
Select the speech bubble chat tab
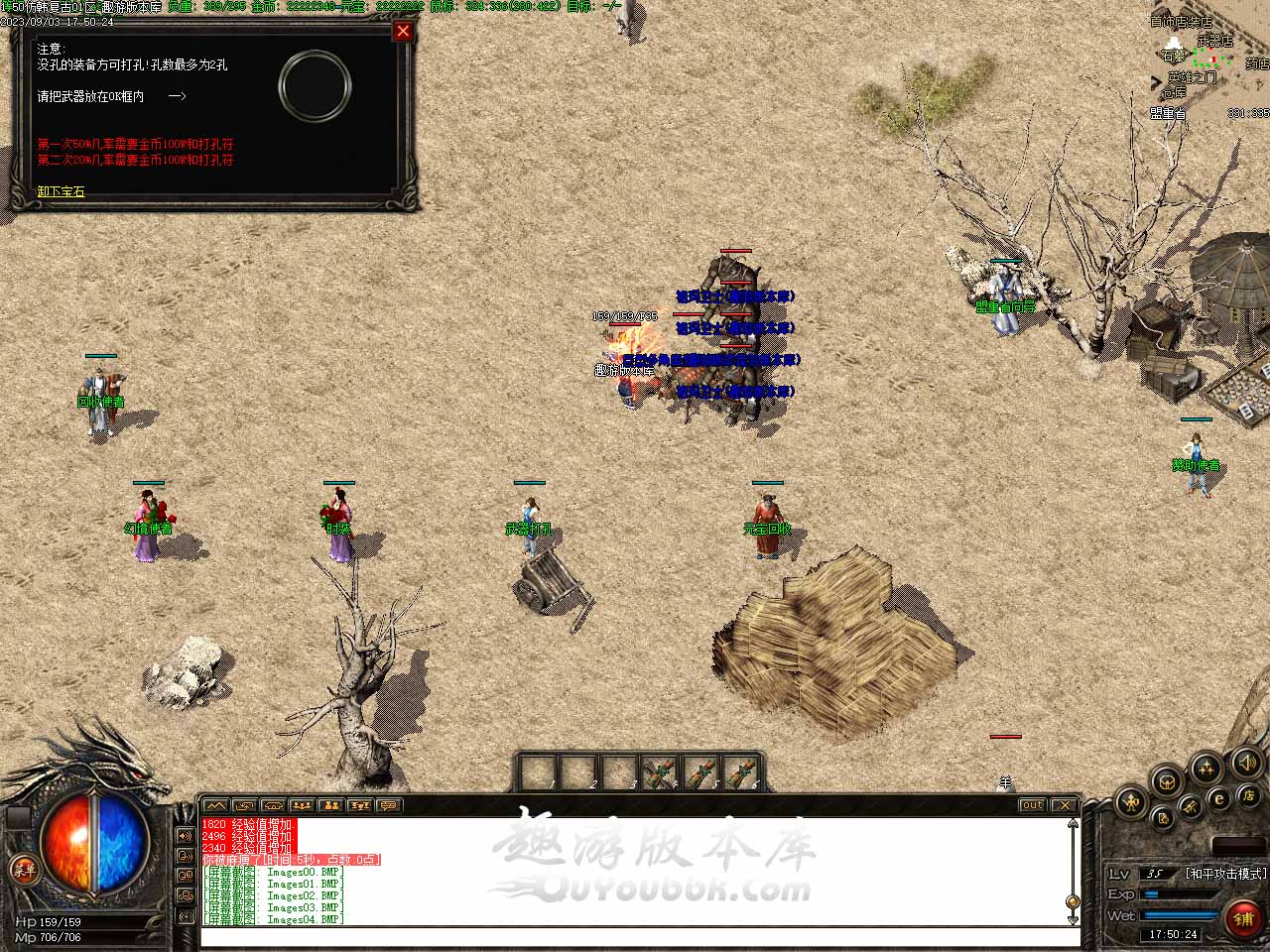point(388,805)
